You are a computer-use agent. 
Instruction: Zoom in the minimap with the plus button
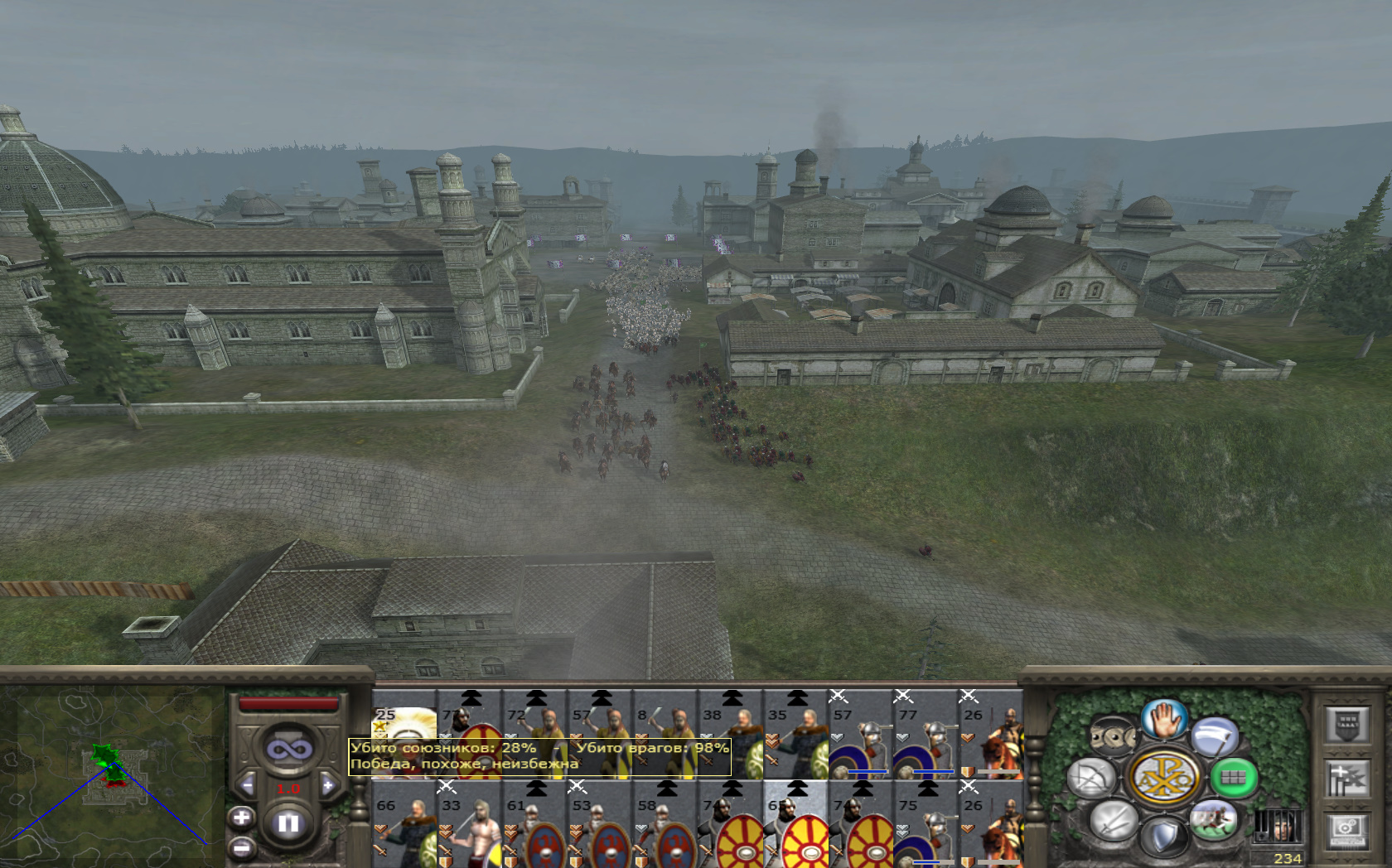[x=241, y=818]
